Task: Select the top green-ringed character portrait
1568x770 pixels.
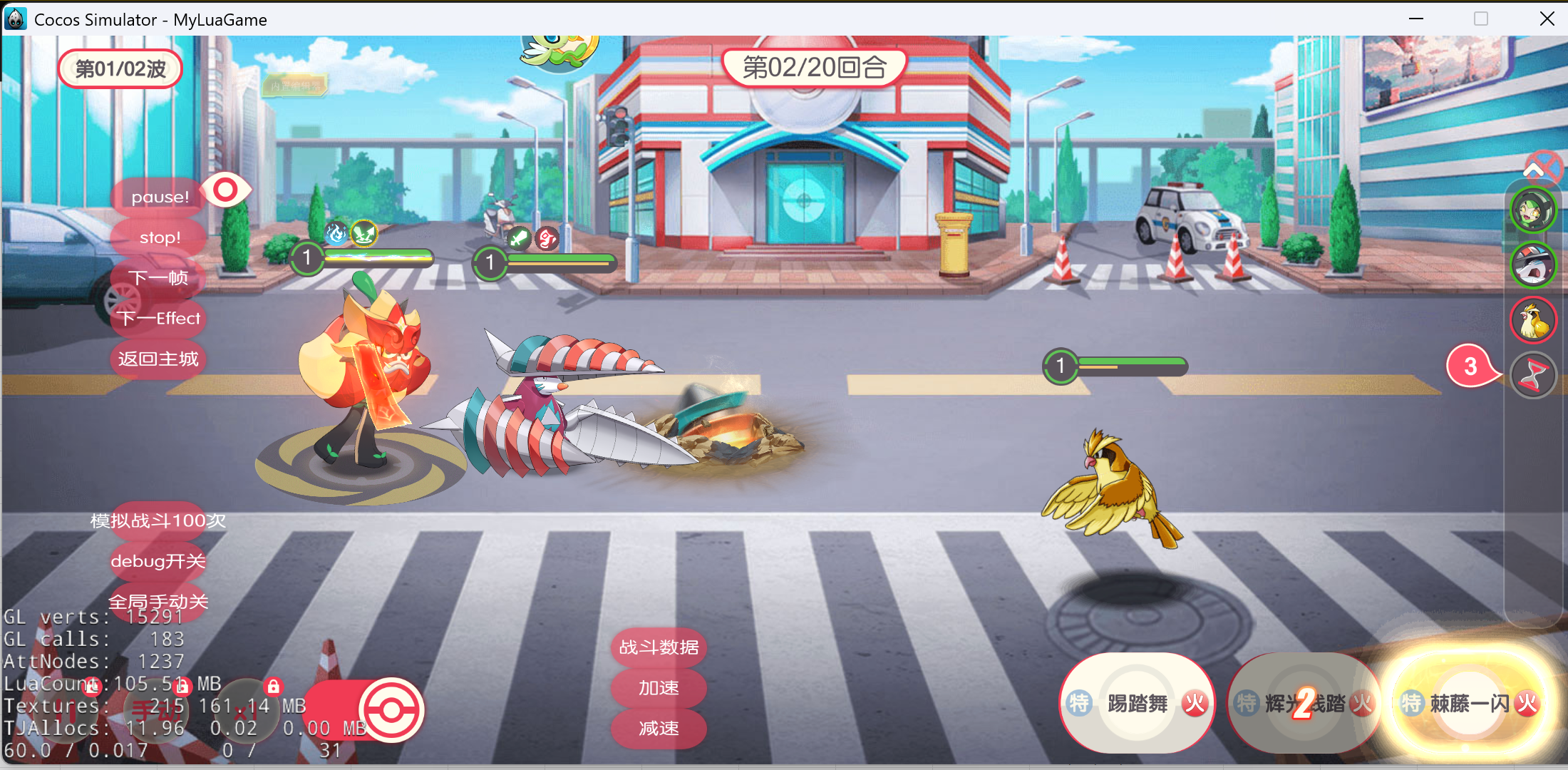Action: click(1533, 210)
